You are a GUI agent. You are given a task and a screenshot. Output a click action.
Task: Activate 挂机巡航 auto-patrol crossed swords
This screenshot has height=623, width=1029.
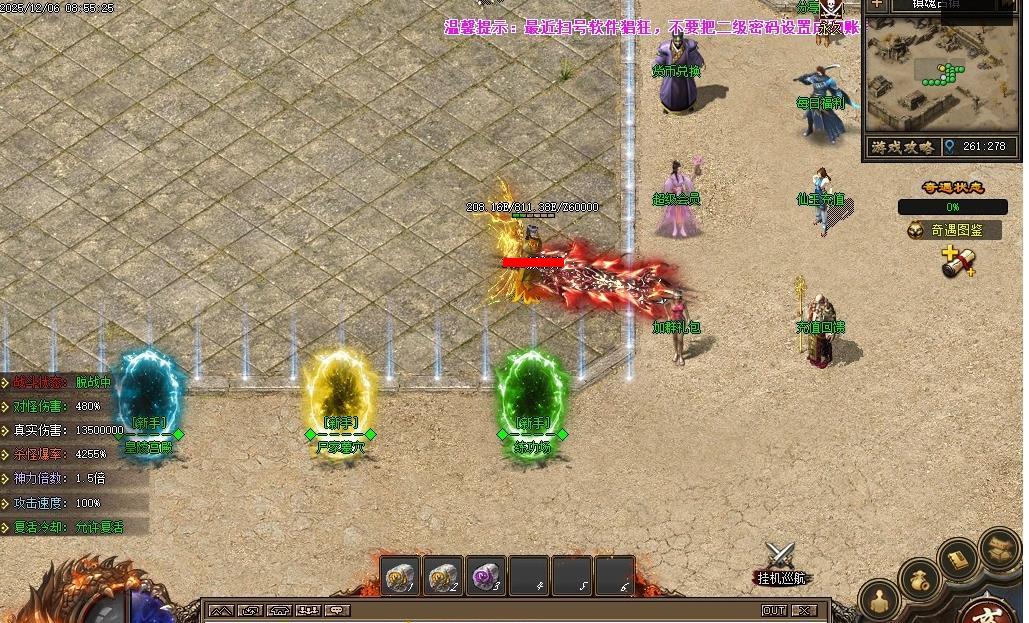point(780,558)
